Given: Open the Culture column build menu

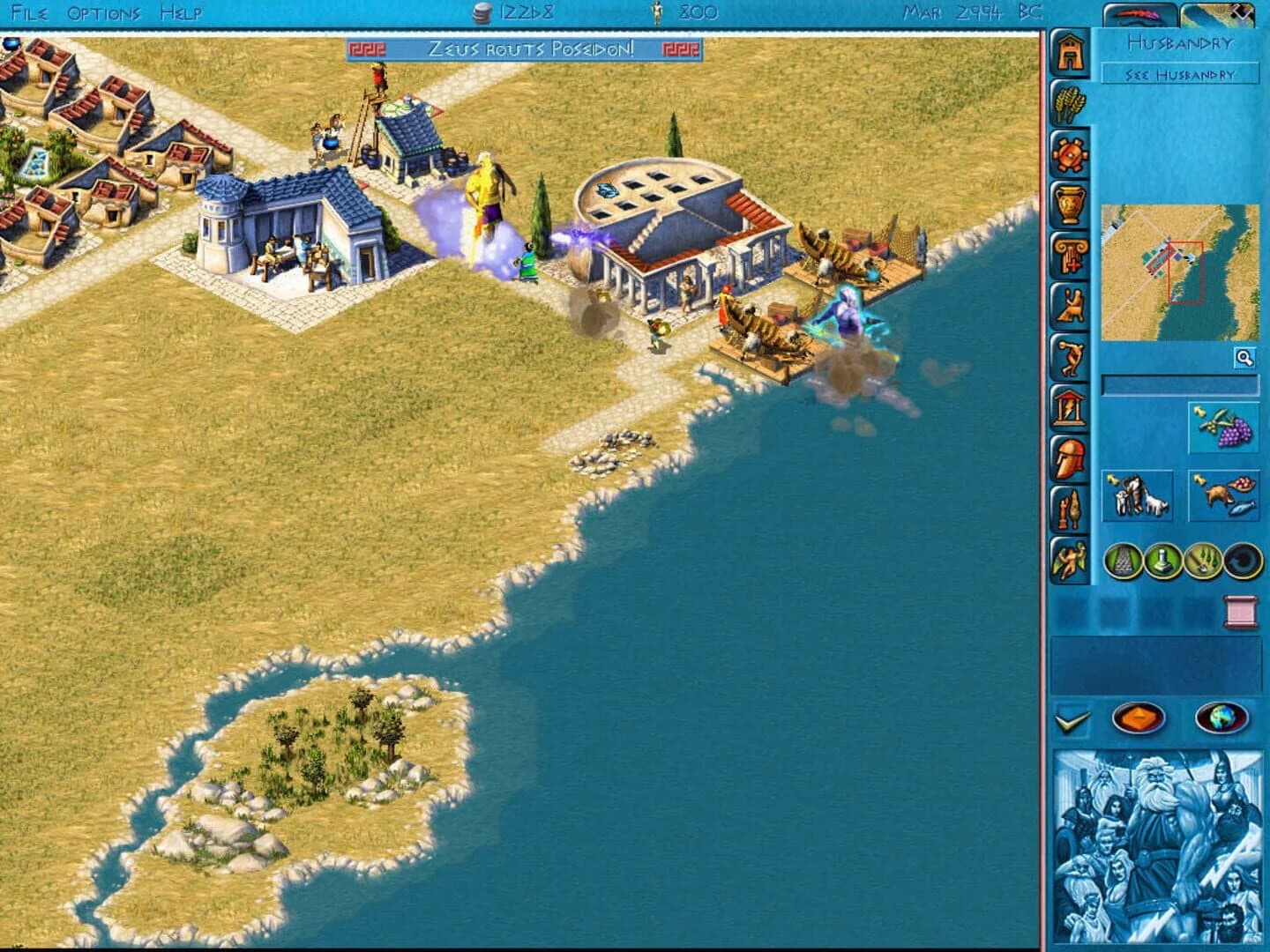Looking at the screenshot, I should pos(1072,256).
